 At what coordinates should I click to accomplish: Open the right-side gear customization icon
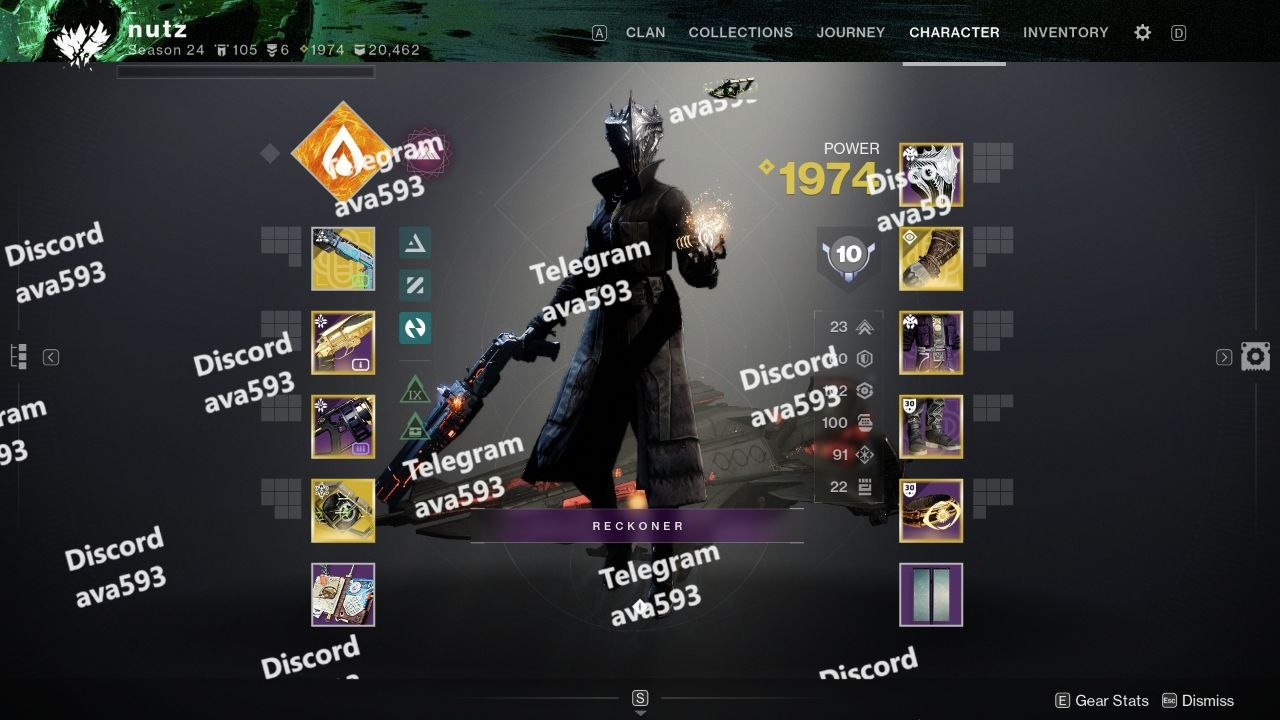(x=1255, y=357)
